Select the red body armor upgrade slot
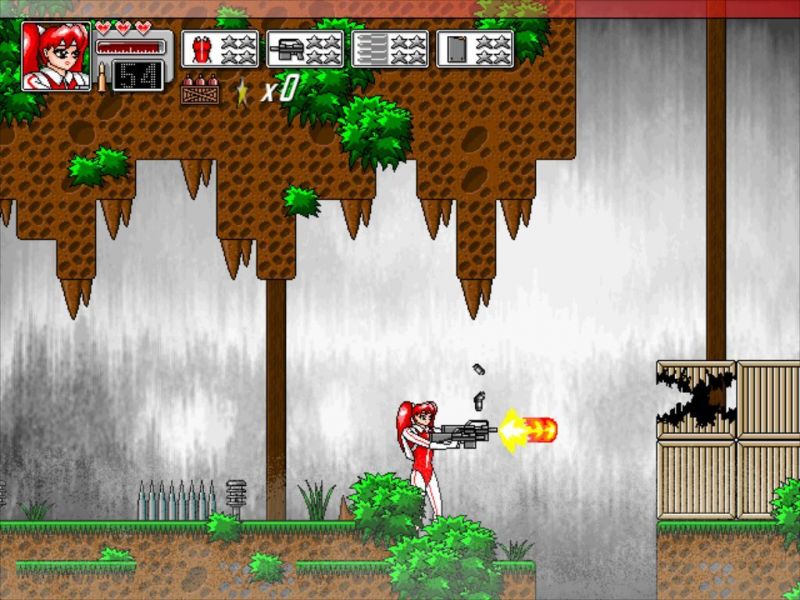Viewport: 800px width, 600px height. pos(220,49)
